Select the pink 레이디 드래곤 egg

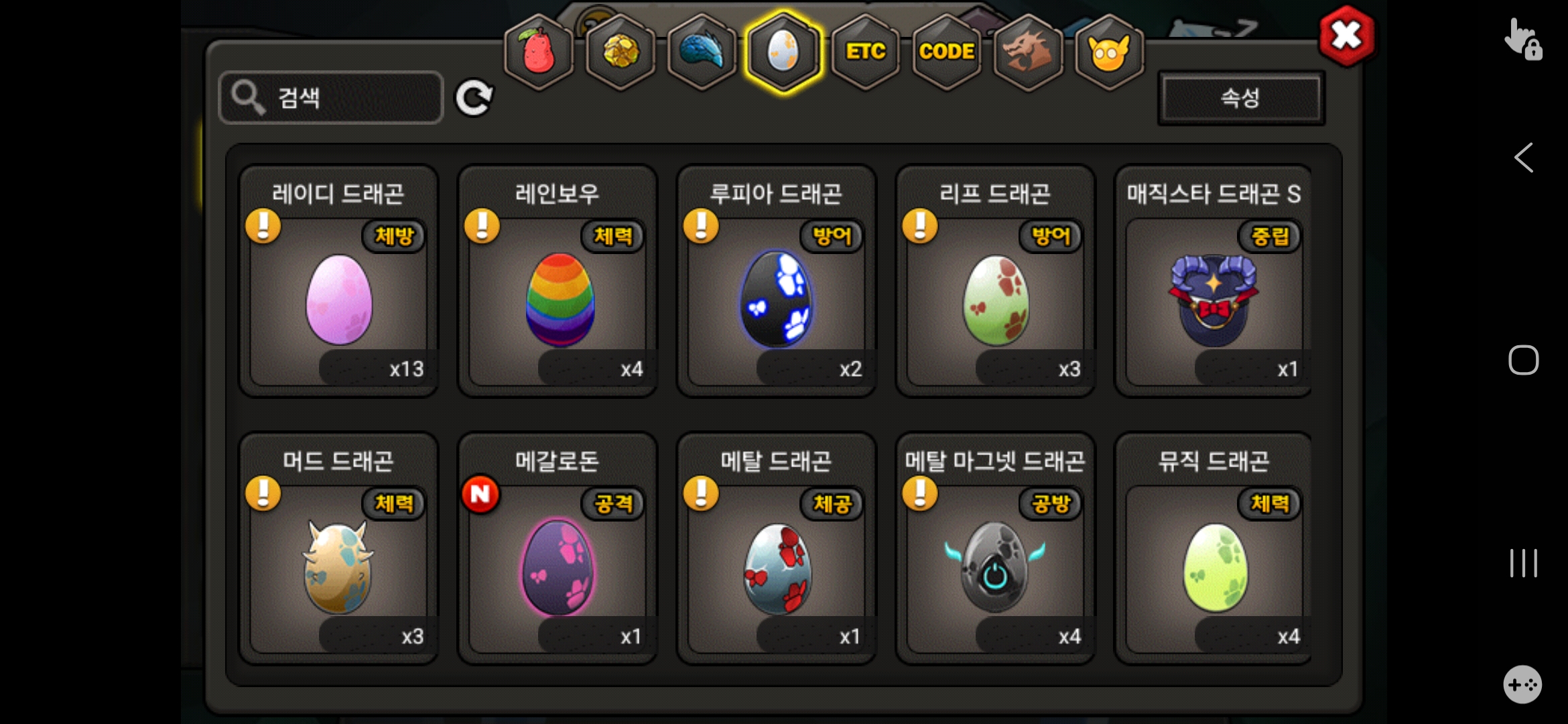[x=339, y=300]
